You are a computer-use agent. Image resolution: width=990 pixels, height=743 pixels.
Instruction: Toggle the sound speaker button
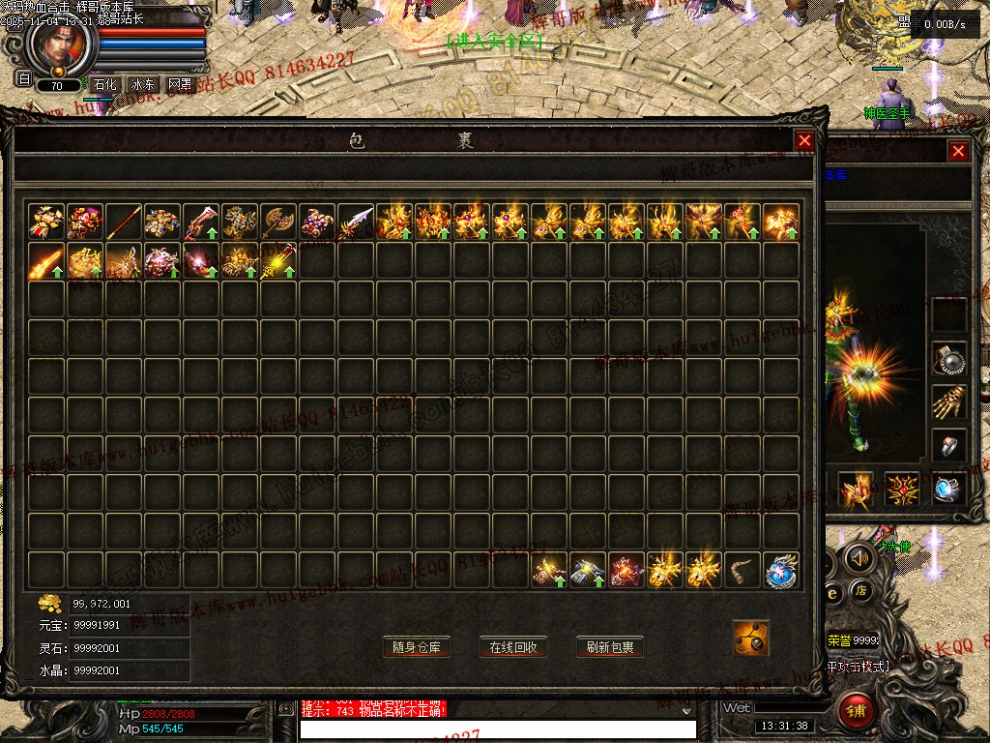855,555
